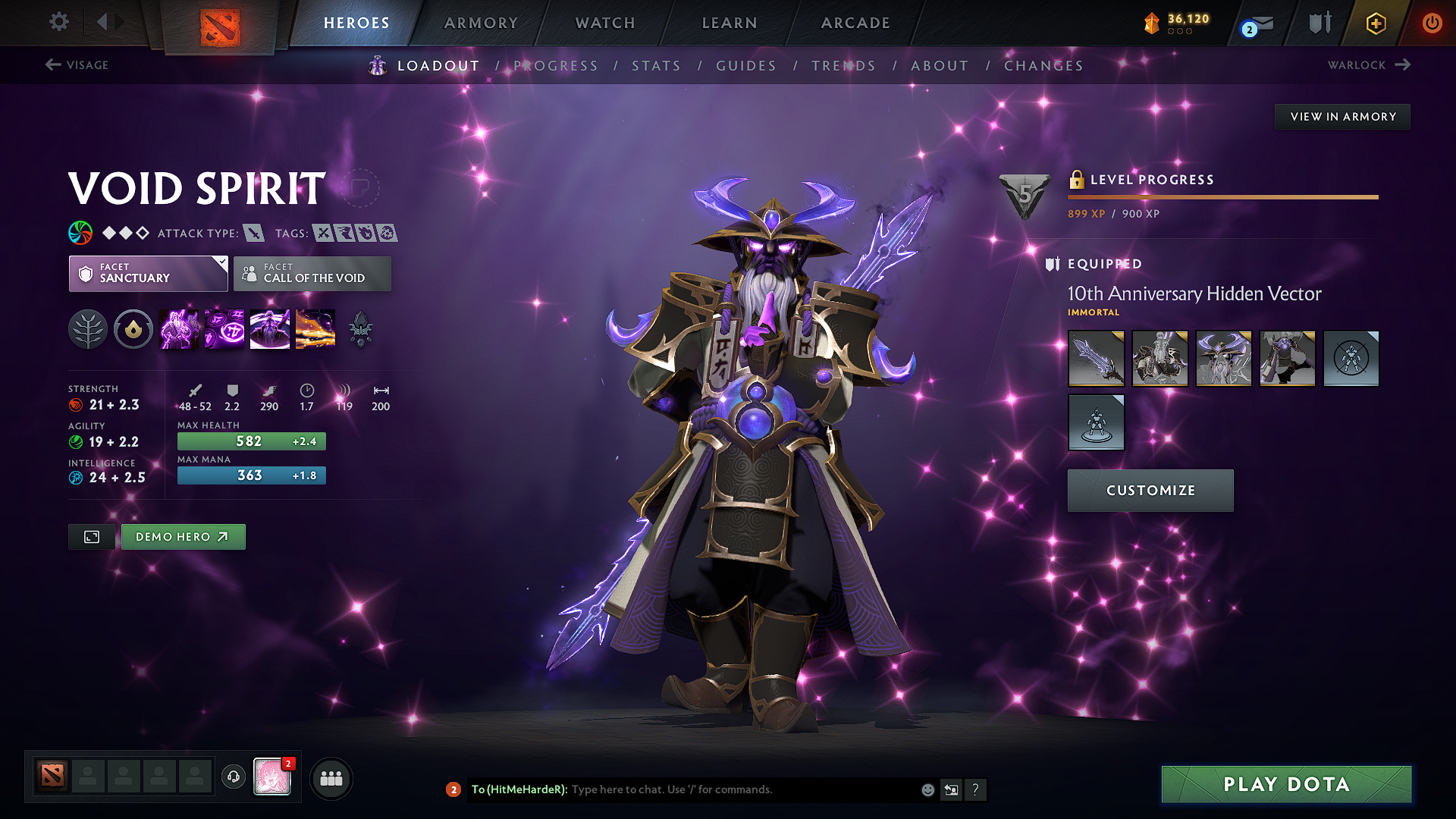Viewport: 1456px width, 819px height.
Task: Open the STATS section for Void Spirit
Action: point(656,66)
